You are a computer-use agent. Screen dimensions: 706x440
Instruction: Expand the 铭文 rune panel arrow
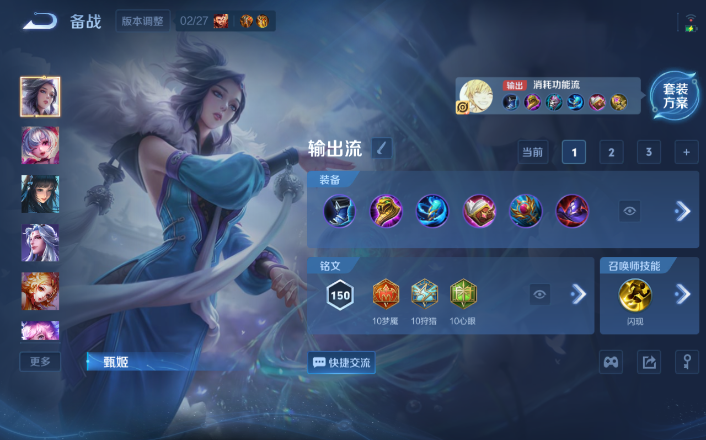point(578,294)
